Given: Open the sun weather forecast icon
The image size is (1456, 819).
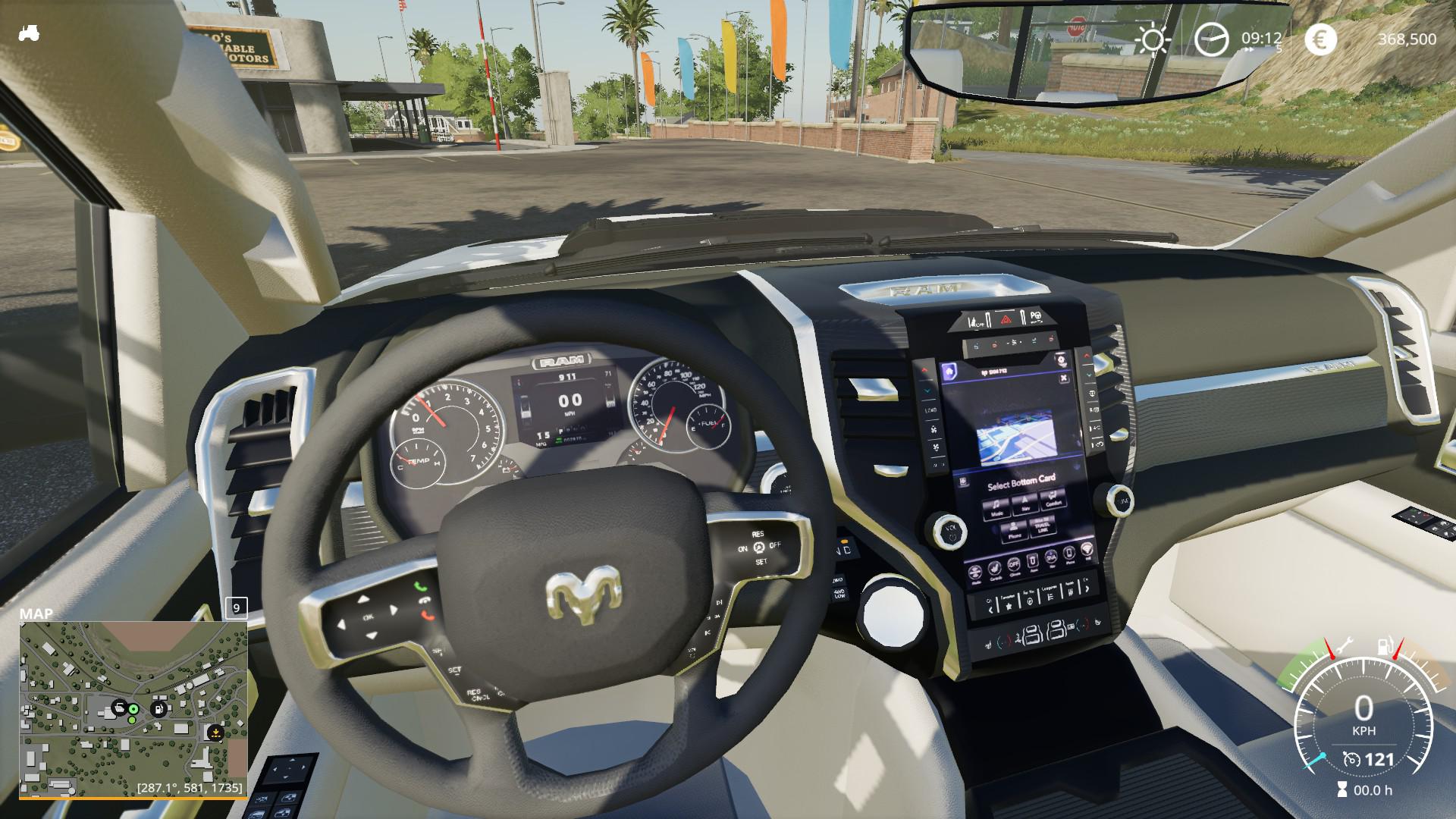Looking at the screenshot, I should coord(1152,39).
